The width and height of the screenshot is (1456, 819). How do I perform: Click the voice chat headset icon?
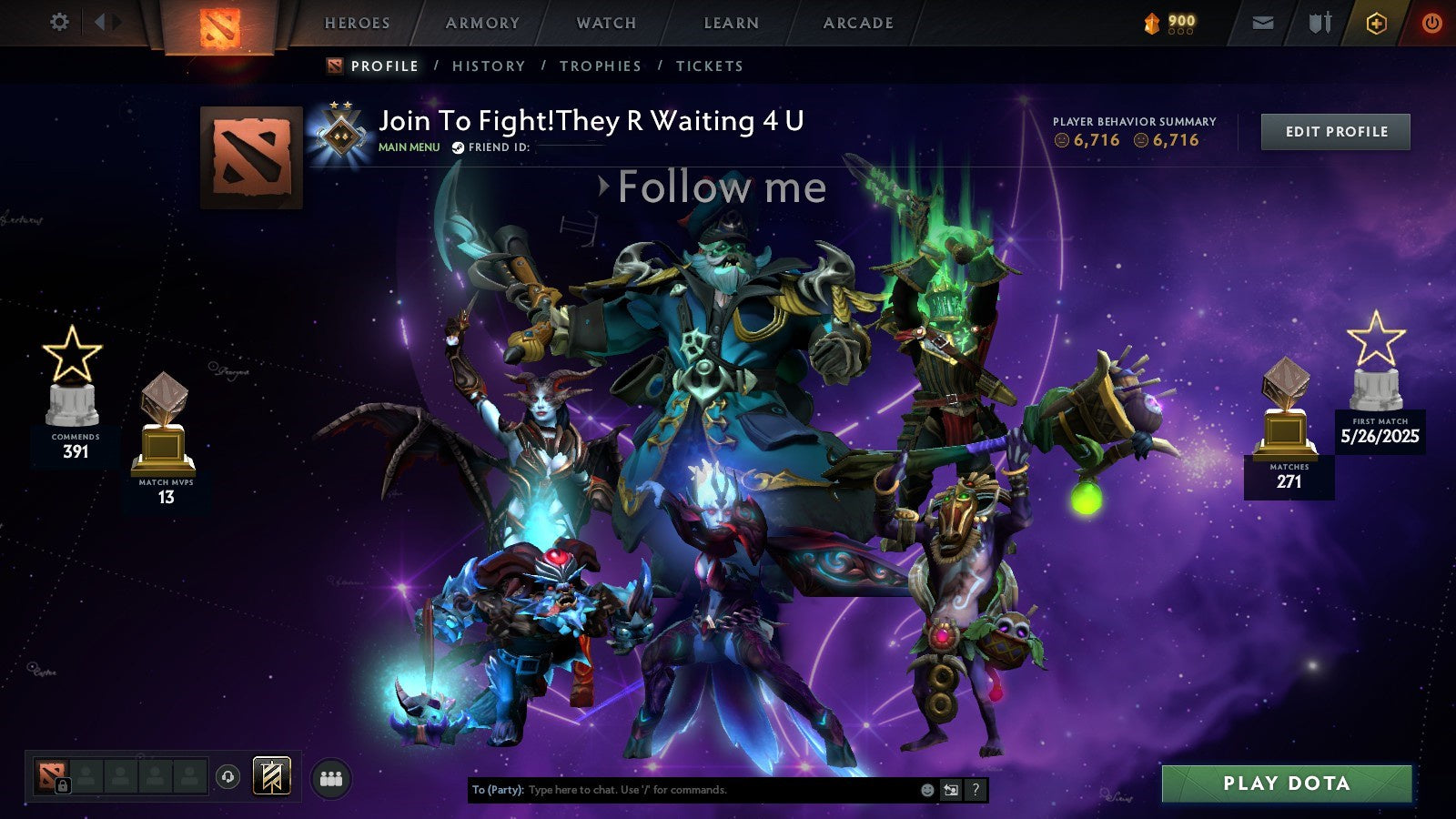(227, 776)
